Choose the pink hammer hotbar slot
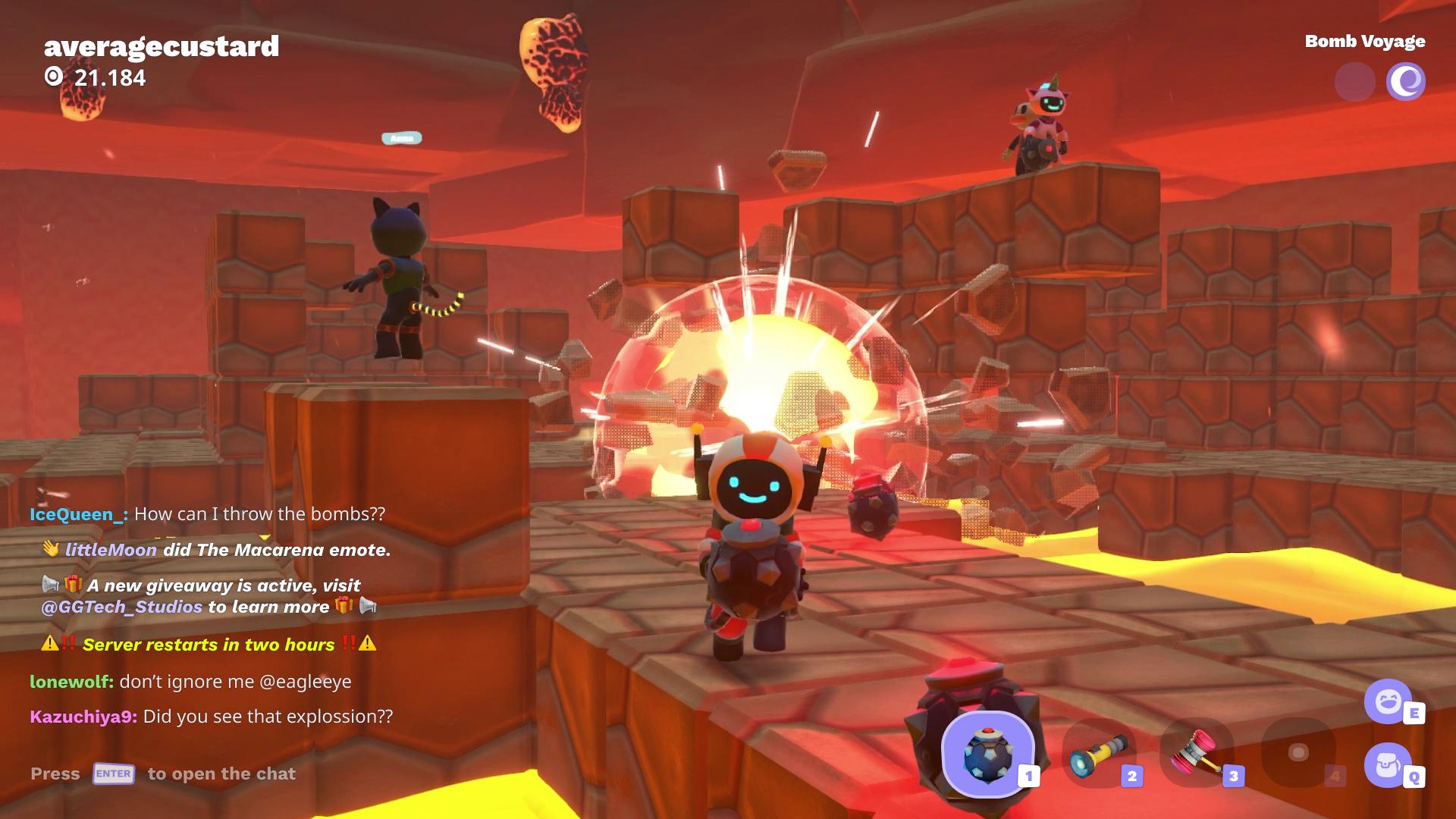 pyautogui.click(x=1198, y=755)
